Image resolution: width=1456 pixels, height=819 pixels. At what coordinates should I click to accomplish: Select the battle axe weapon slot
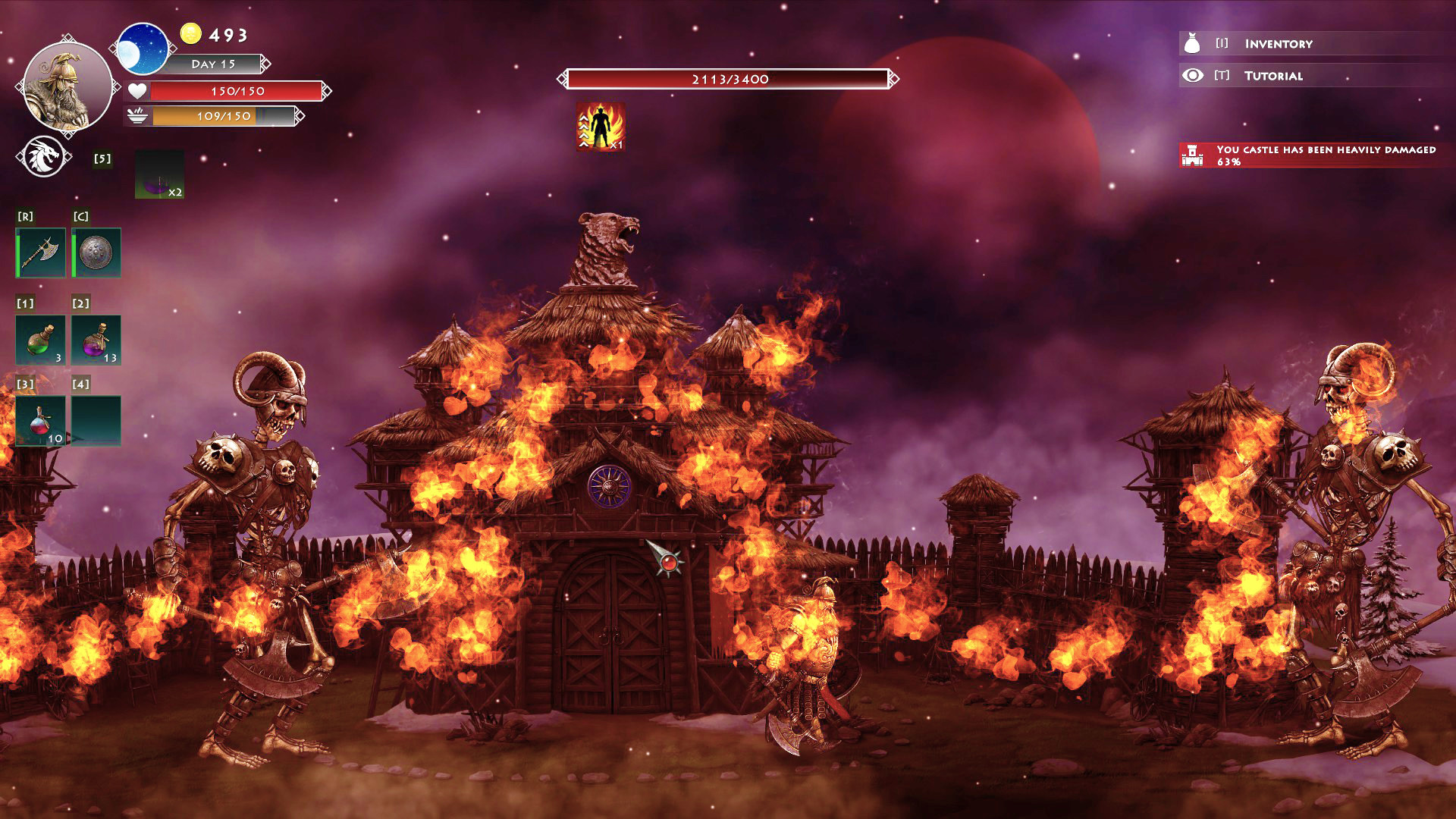click(x=41, y=253)
